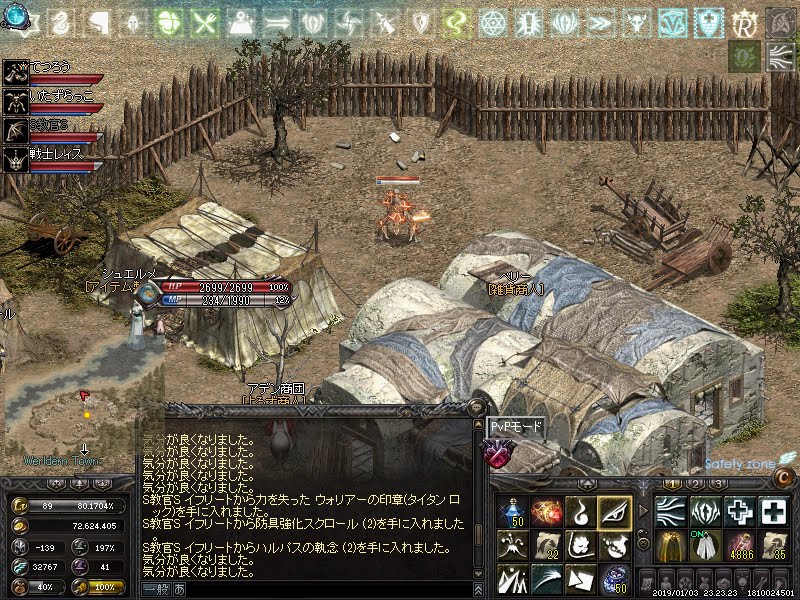800x600 pixels.
Task: Use the scroll with 35 count
Action: (774, 545)
